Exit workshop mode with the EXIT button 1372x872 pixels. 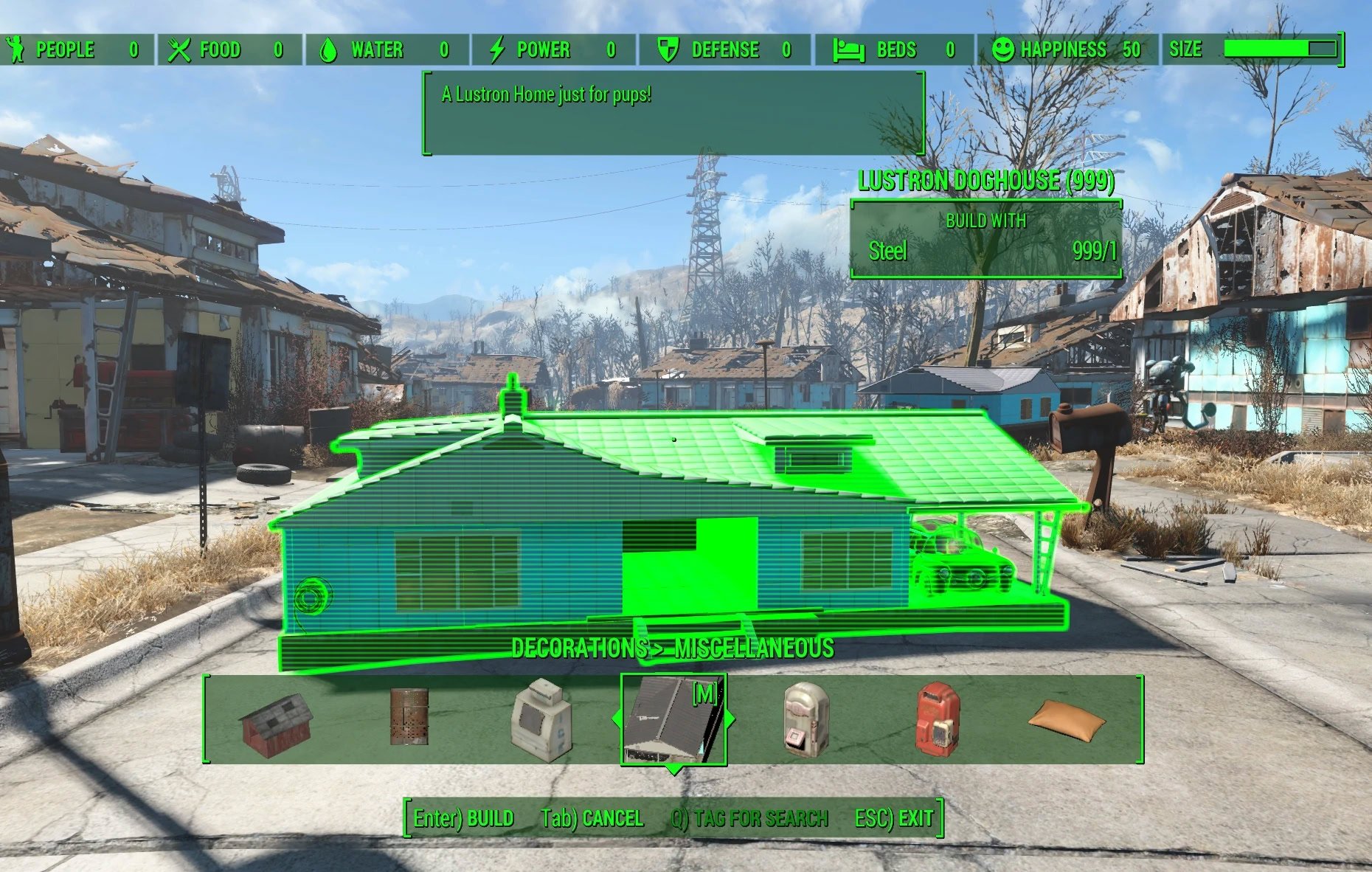tap(894, 818)
